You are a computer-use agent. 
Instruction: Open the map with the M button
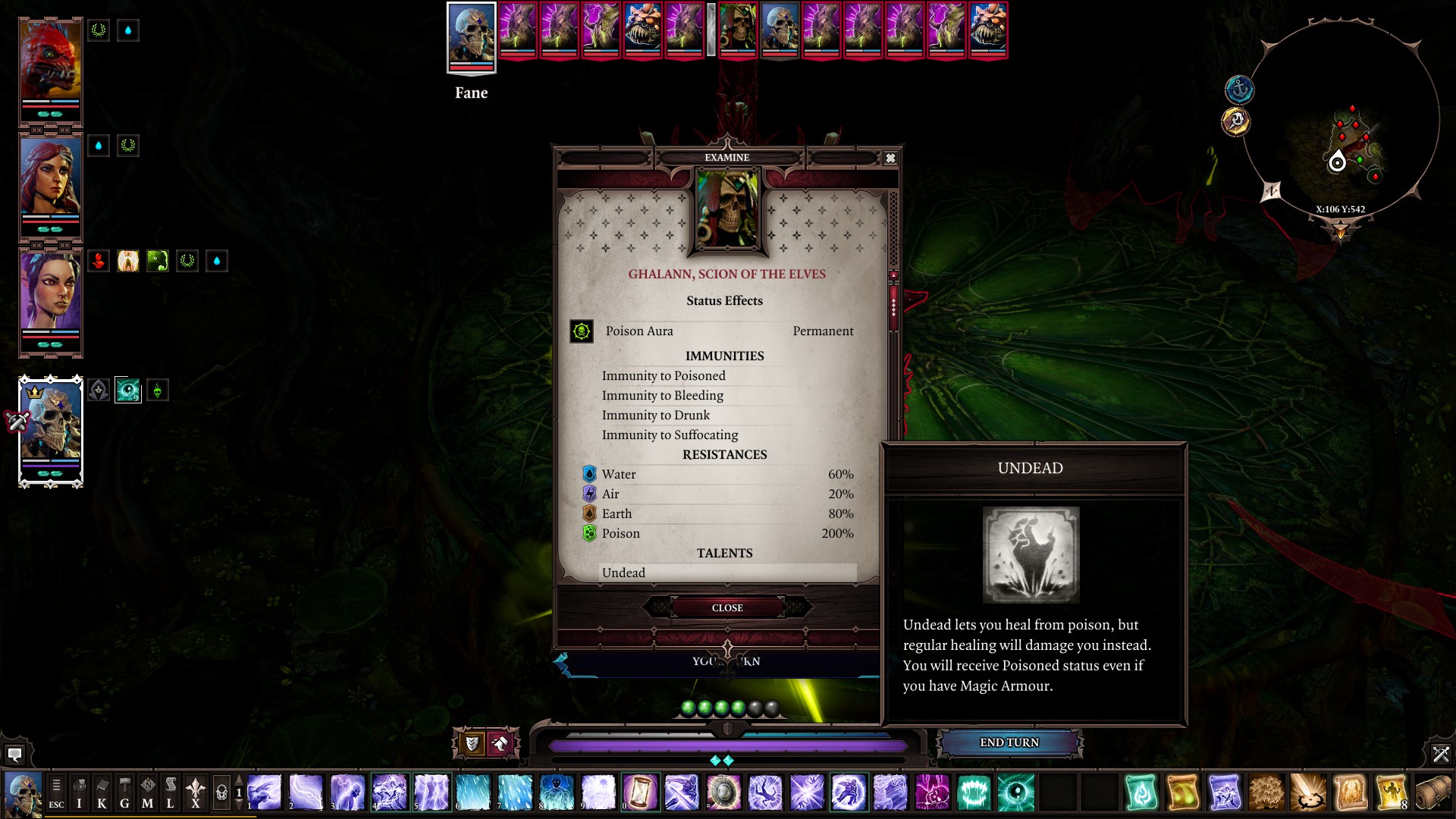(147, 793)
